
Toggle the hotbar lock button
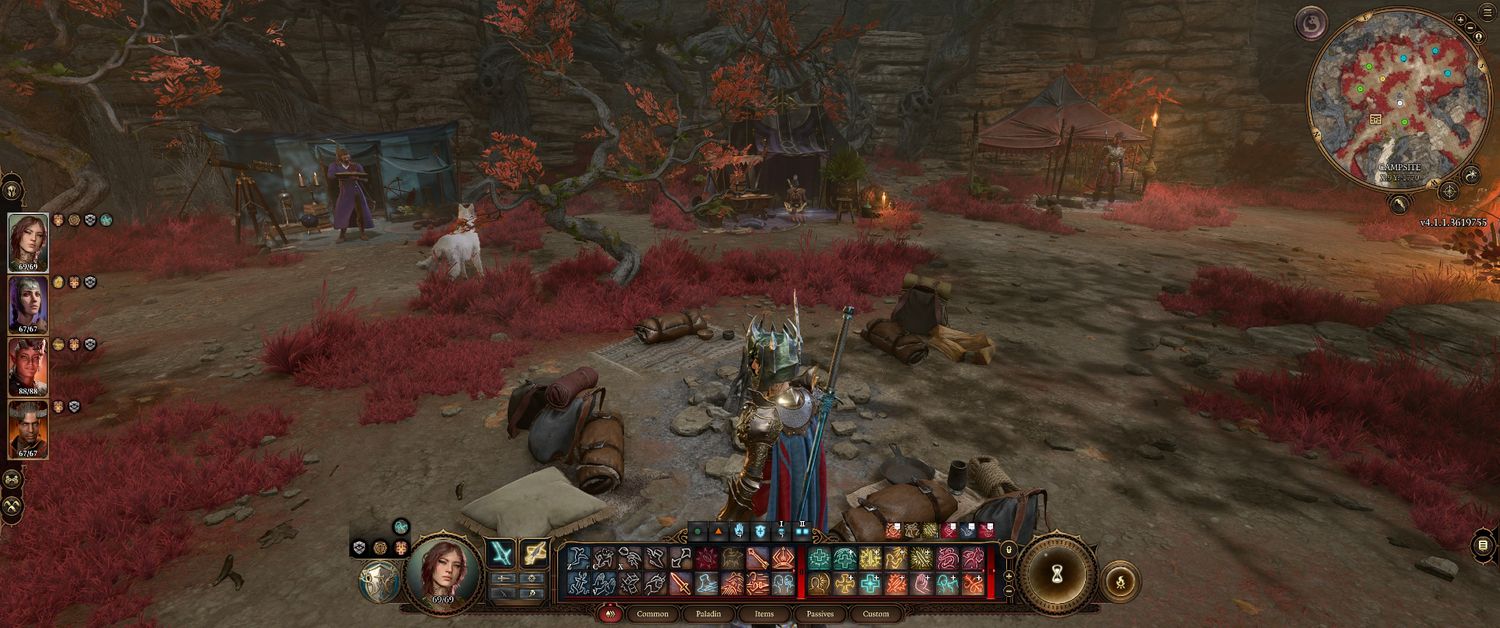click(1007, 549)
